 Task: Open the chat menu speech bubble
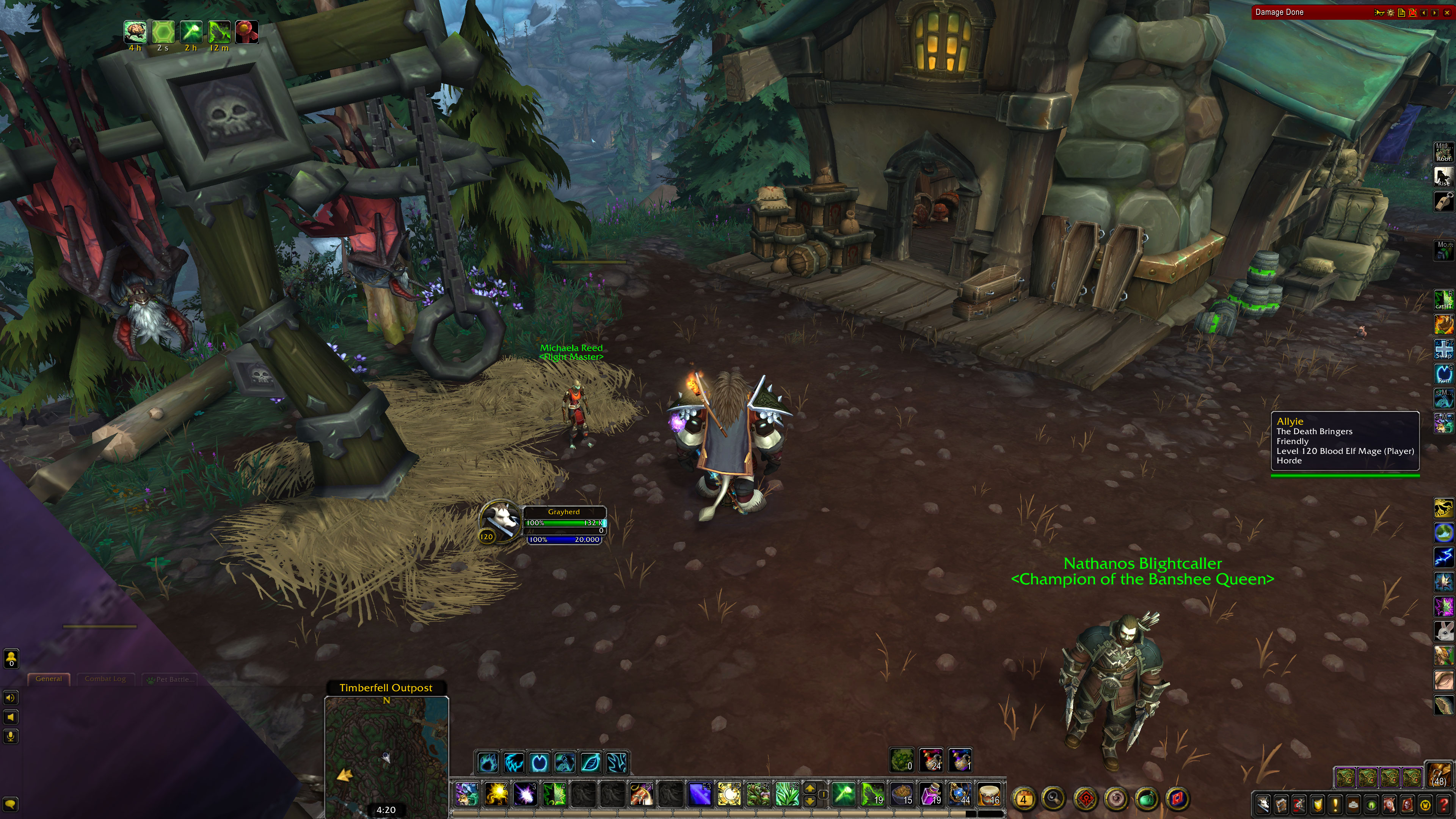(x=11, y=804)
